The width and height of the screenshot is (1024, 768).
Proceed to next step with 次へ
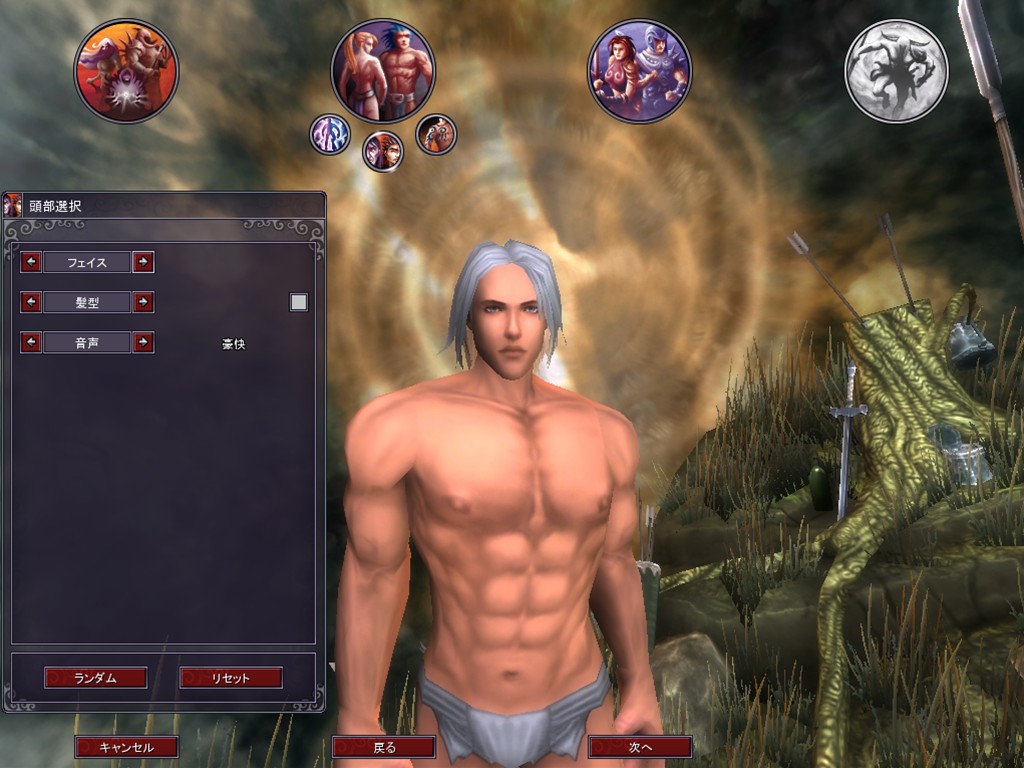click(x=640, y=747)
